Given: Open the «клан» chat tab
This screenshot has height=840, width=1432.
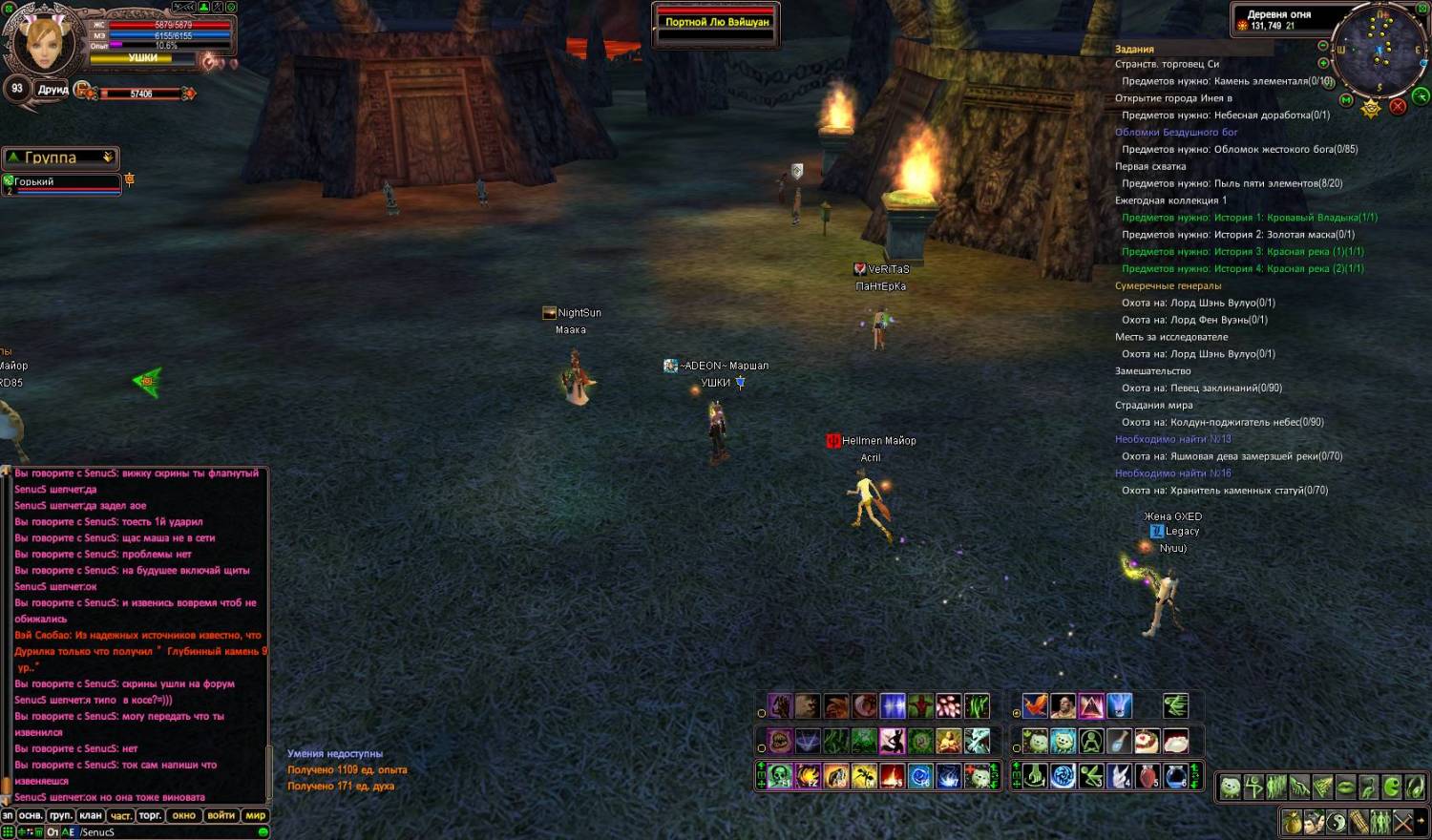Looking at the screenshot, I should [x=91, y=816].
